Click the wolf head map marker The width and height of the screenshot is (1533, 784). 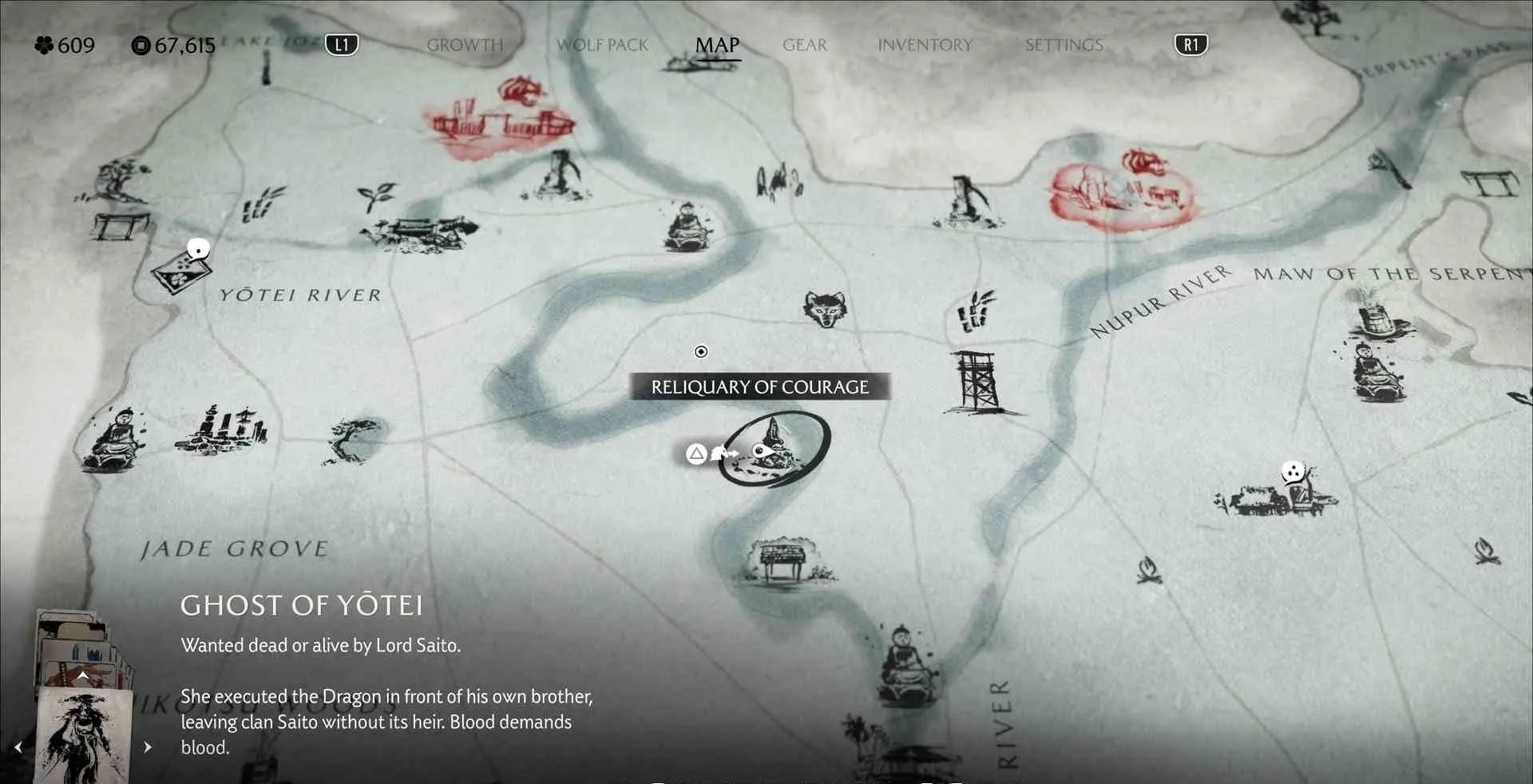pos(825,308)
